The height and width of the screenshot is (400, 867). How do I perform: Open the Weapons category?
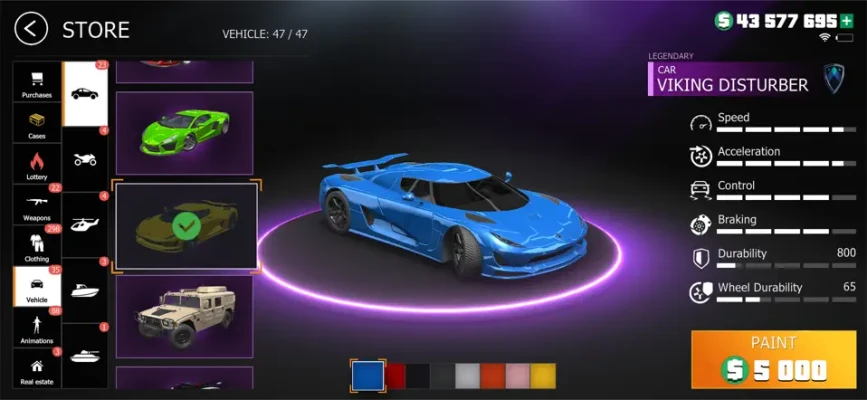pos(37,205)
